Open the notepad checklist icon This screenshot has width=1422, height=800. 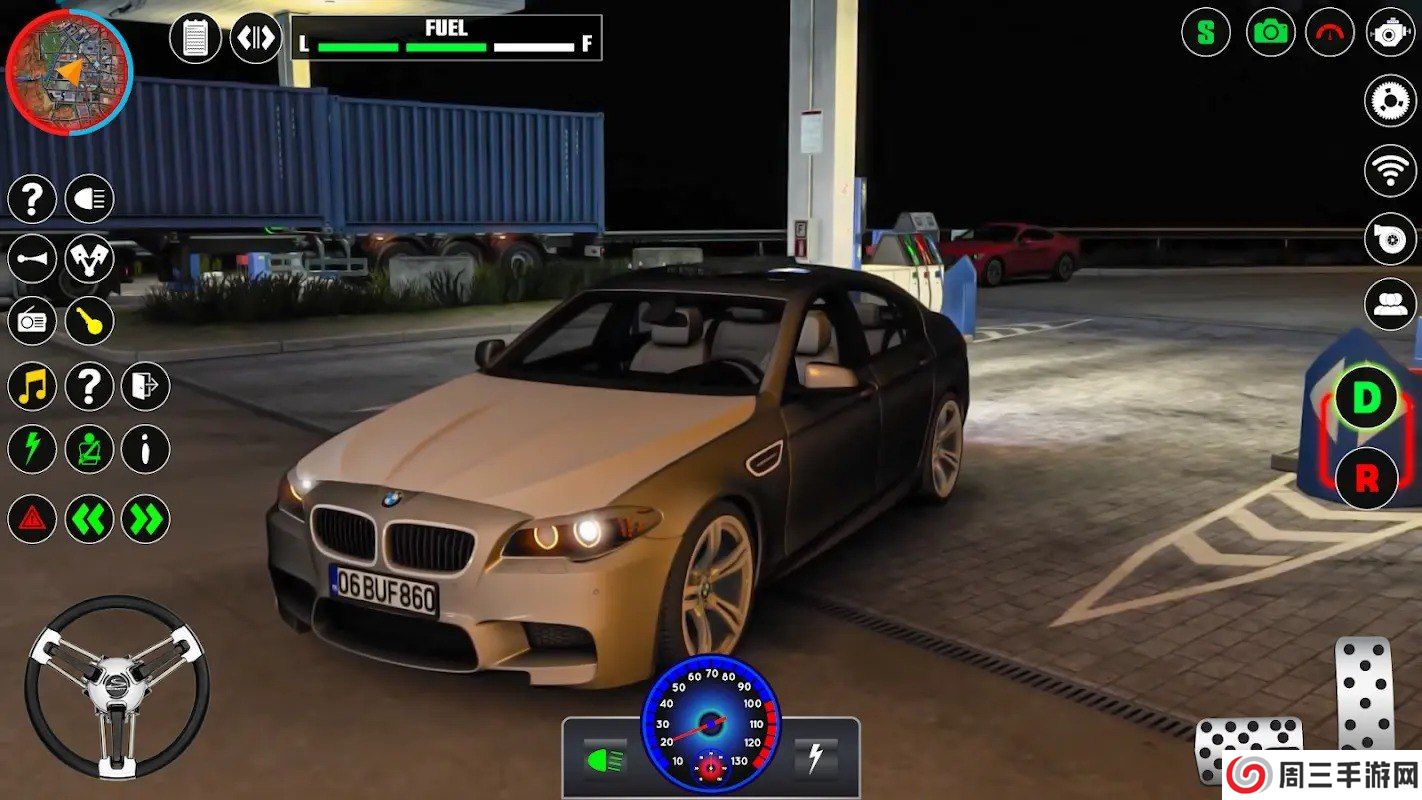click(195, 39)
